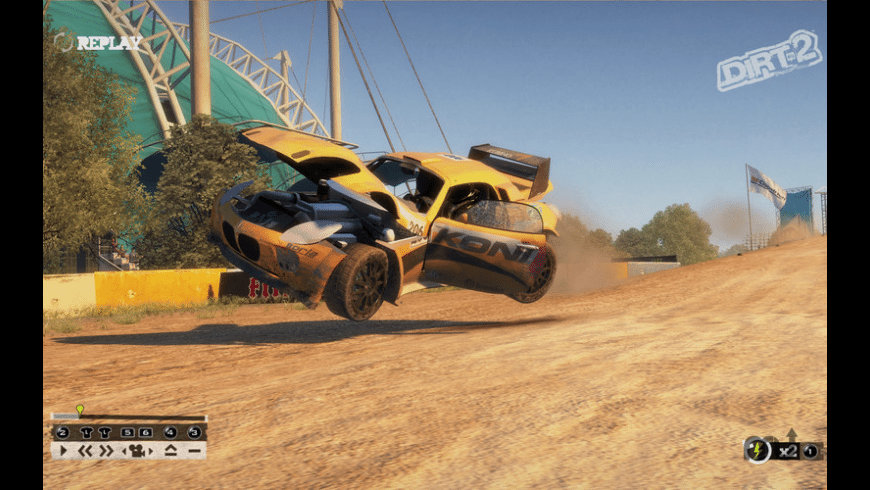Click the replay progress bar track
870x490 pixels.
click(140, 418)
